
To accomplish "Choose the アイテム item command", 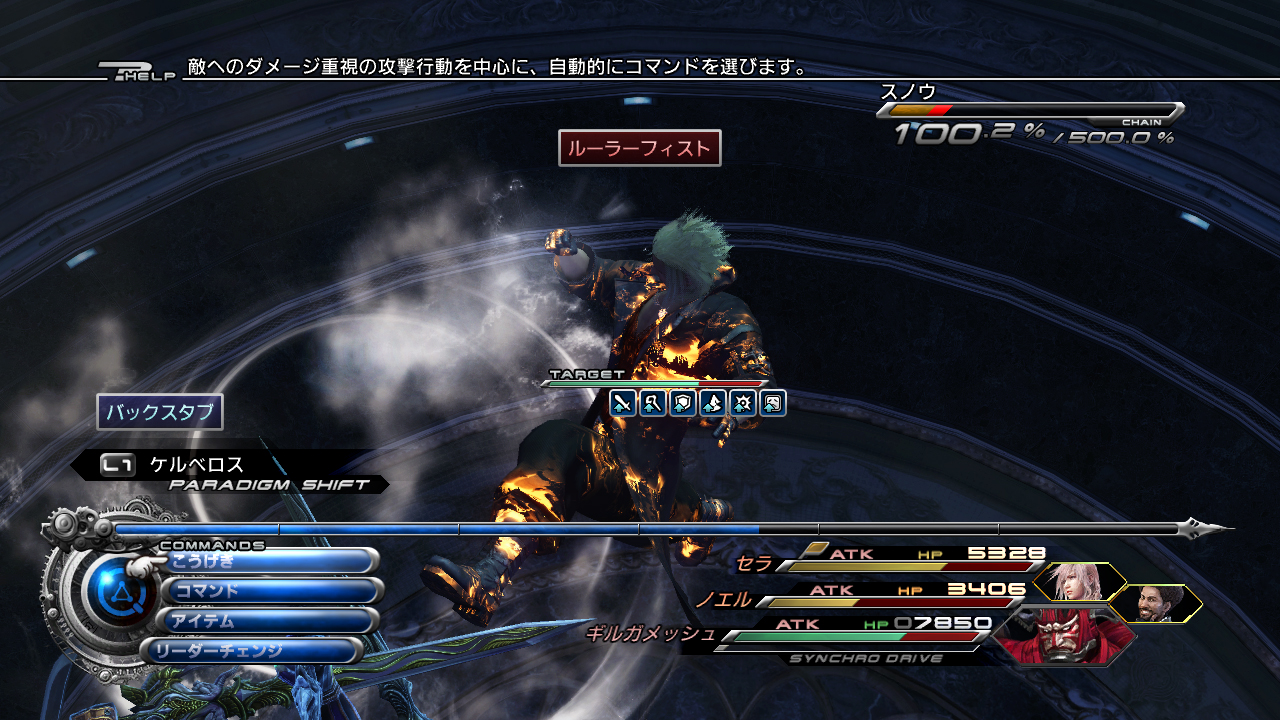I will (x=270, y=621).
